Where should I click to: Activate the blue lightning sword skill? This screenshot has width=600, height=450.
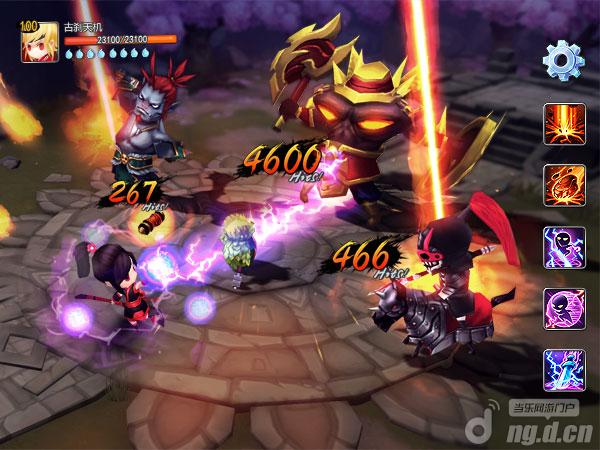[563, 369]
